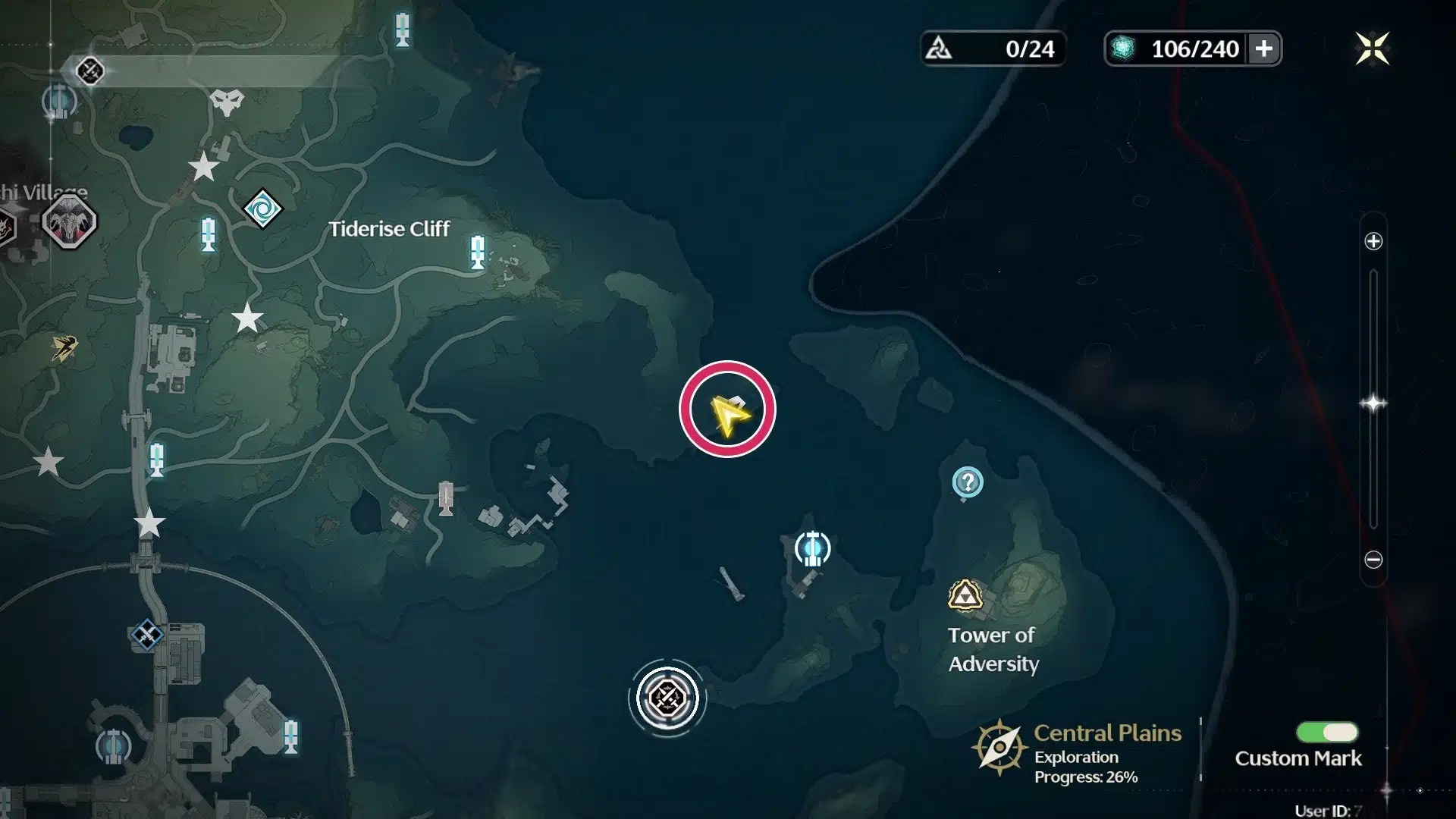
Task: Select the blue diamond crossed-swords marker
Action: pos(147,635)
